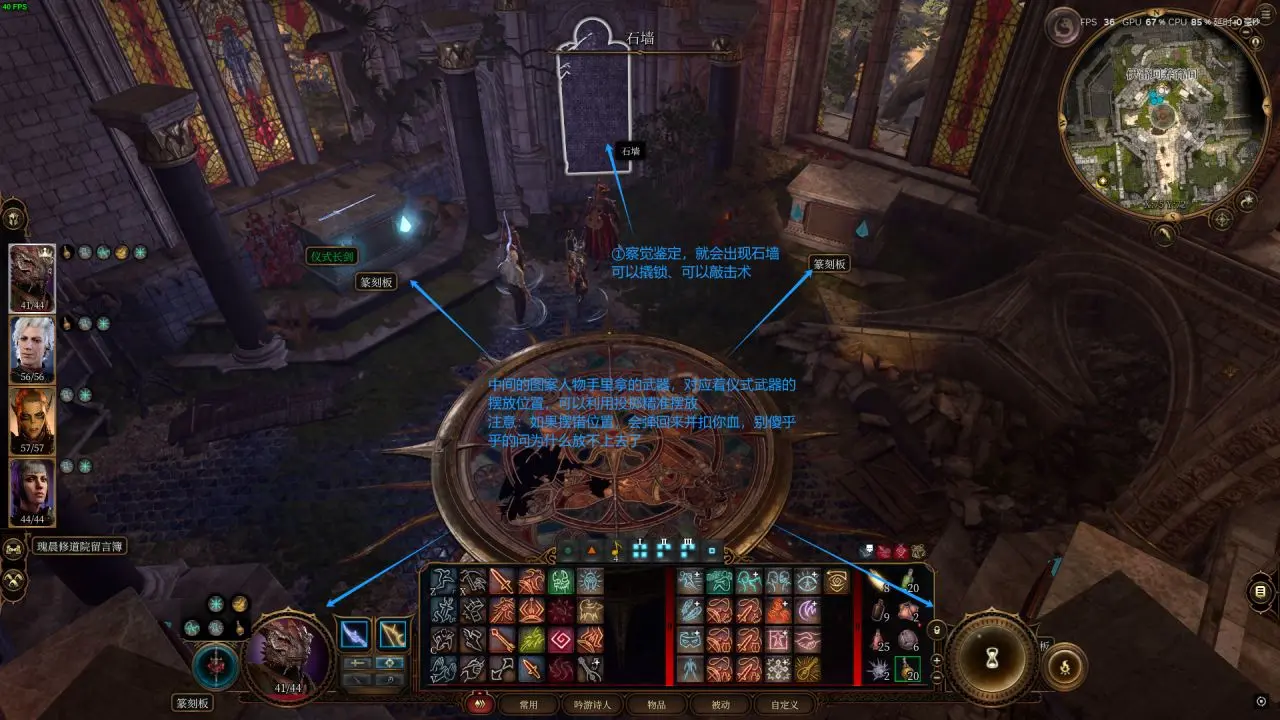Use the green-highlighted potion slot
The width and height of the screenshot is (1280, 720).
[907, 669]
